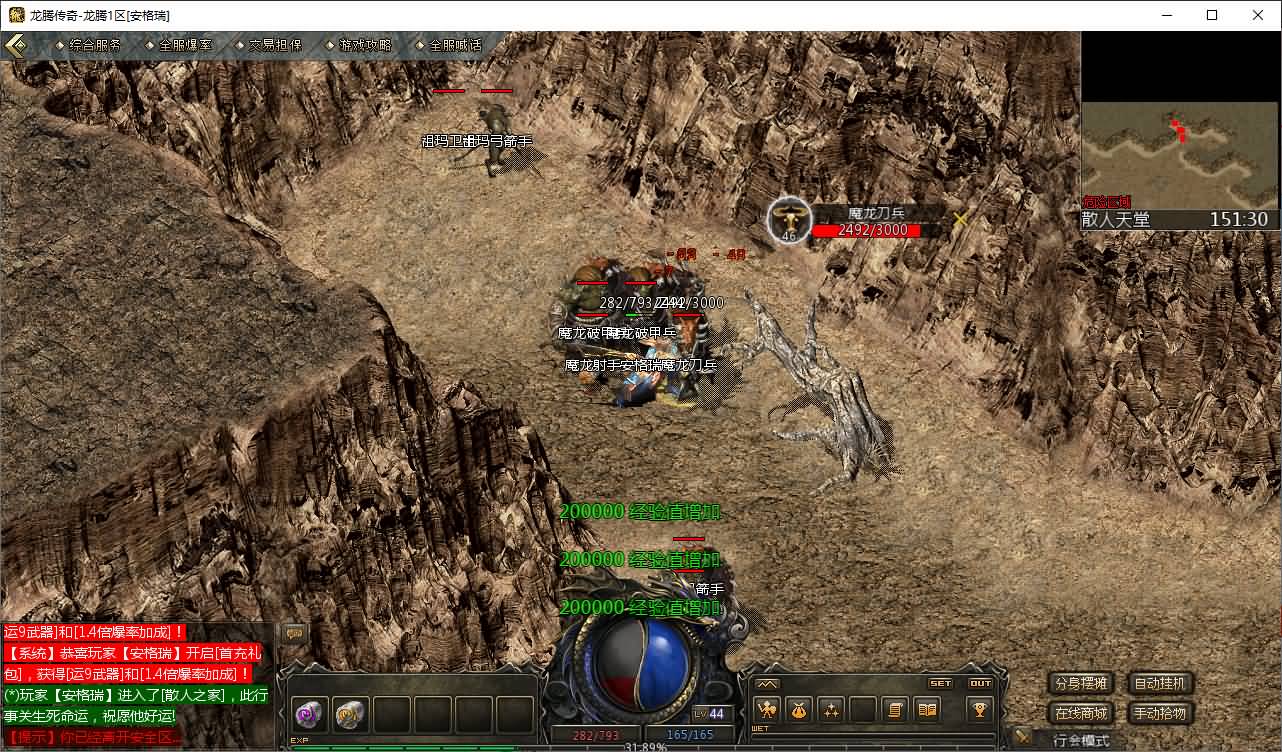Open the skills sparkle icon
Screen dimensions: 1282x752
pyautogui.click(x=831, y=710)
